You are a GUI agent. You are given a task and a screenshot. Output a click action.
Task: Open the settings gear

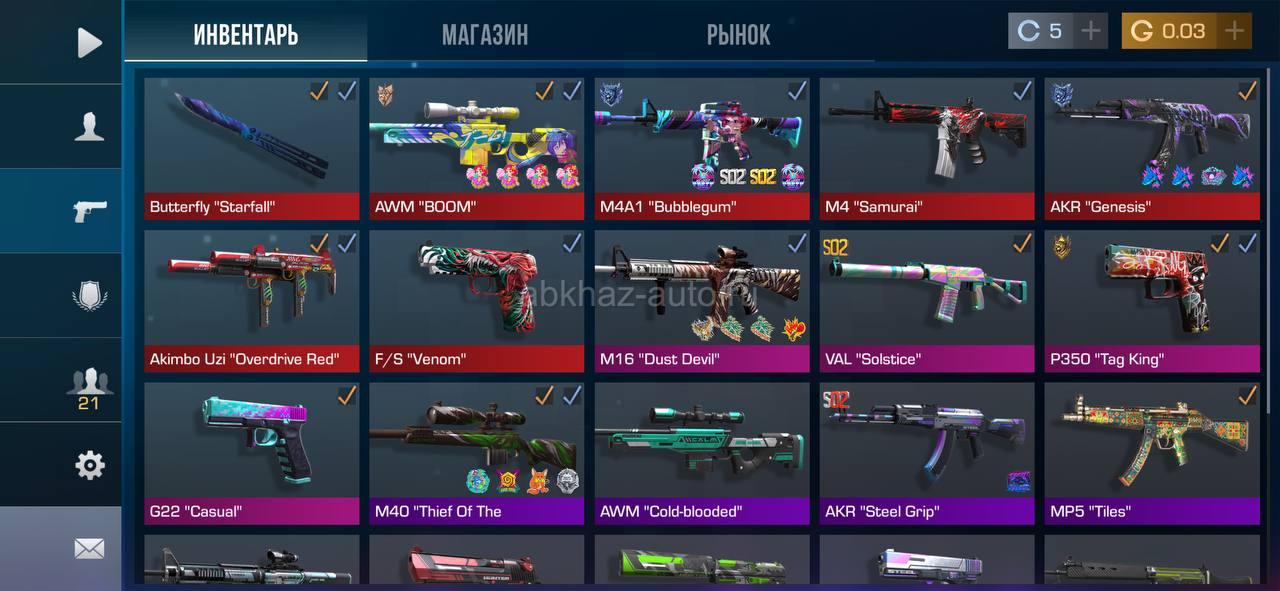(x=89, y=465)
